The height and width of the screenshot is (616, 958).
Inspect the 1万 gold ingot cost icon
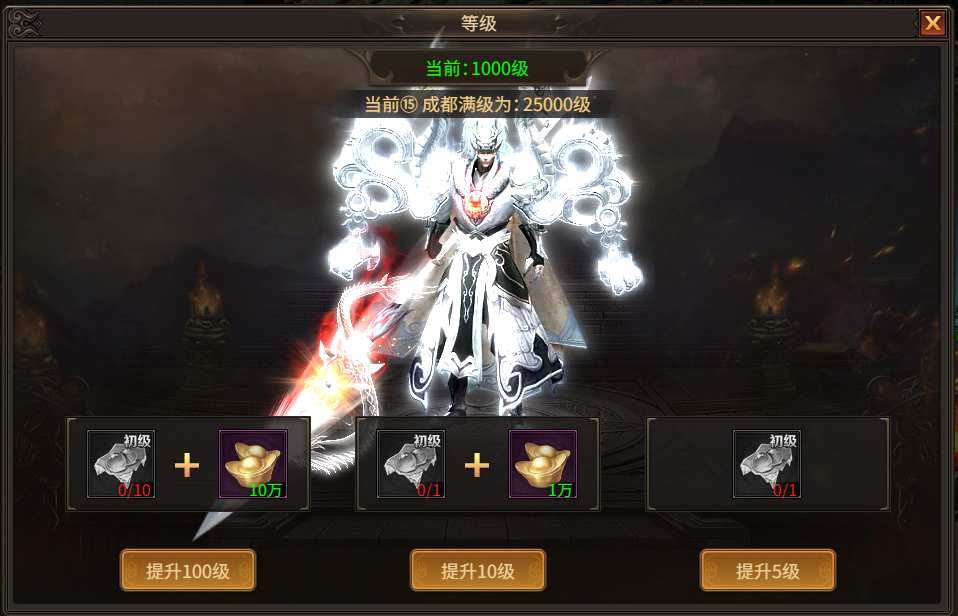pos(543,464)
